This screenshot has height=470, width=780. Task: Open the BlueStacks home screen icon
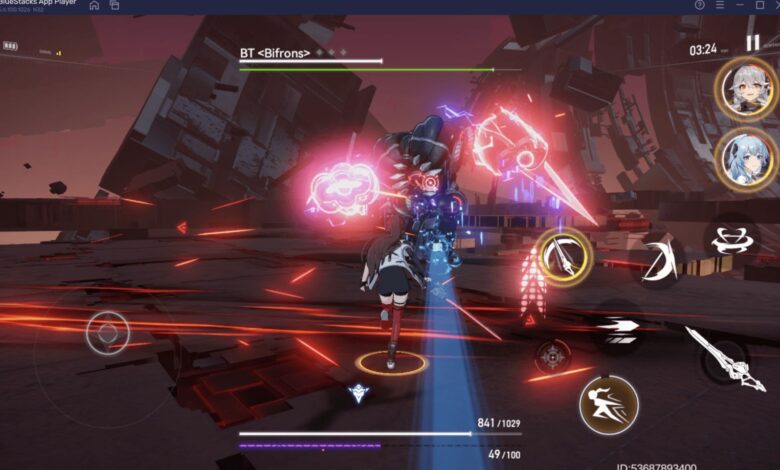tap(94, 5)
